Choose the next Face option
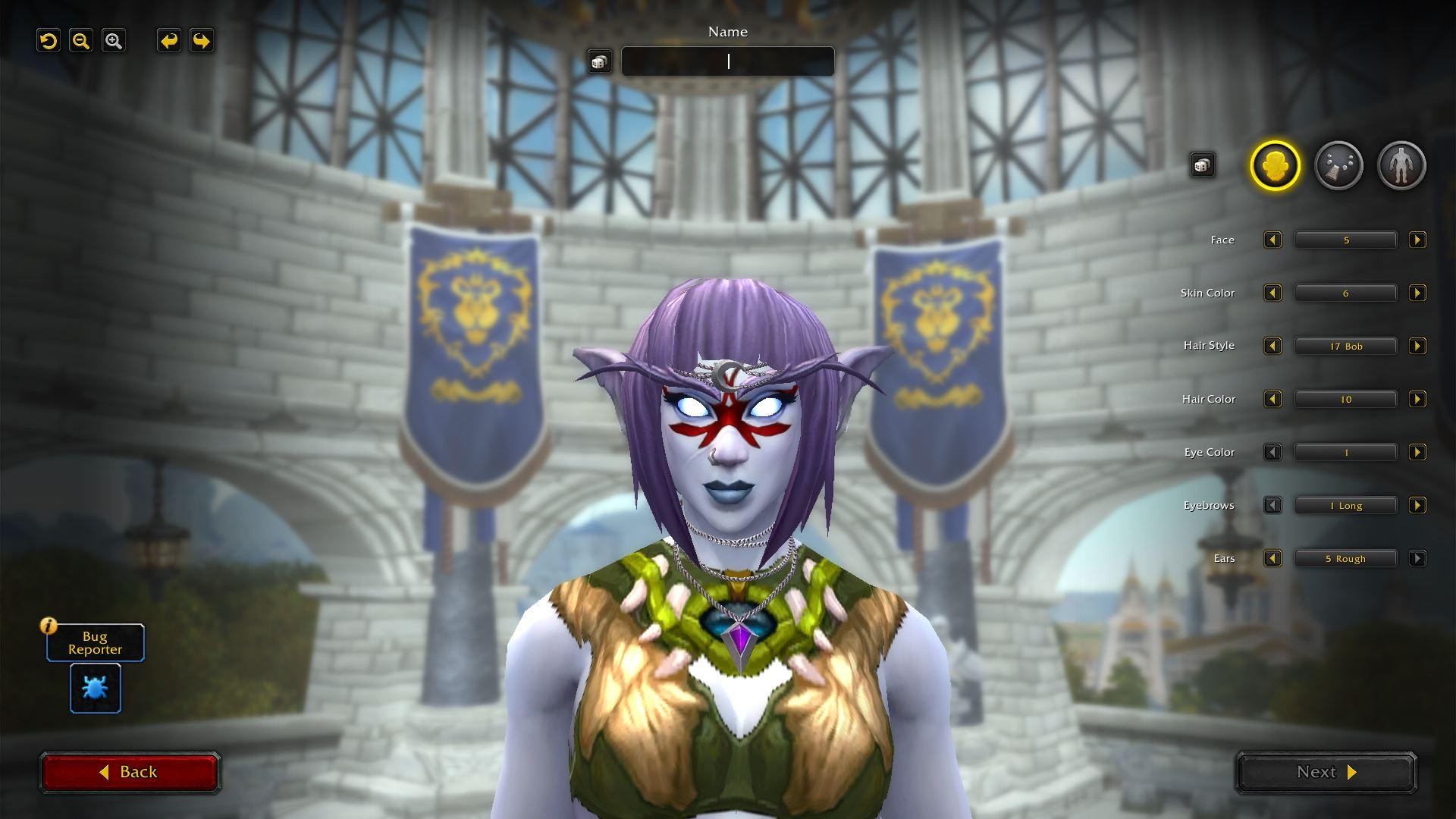This screenshot has width=1456, height=819. pyautogui.click(x=1417, y=240)
